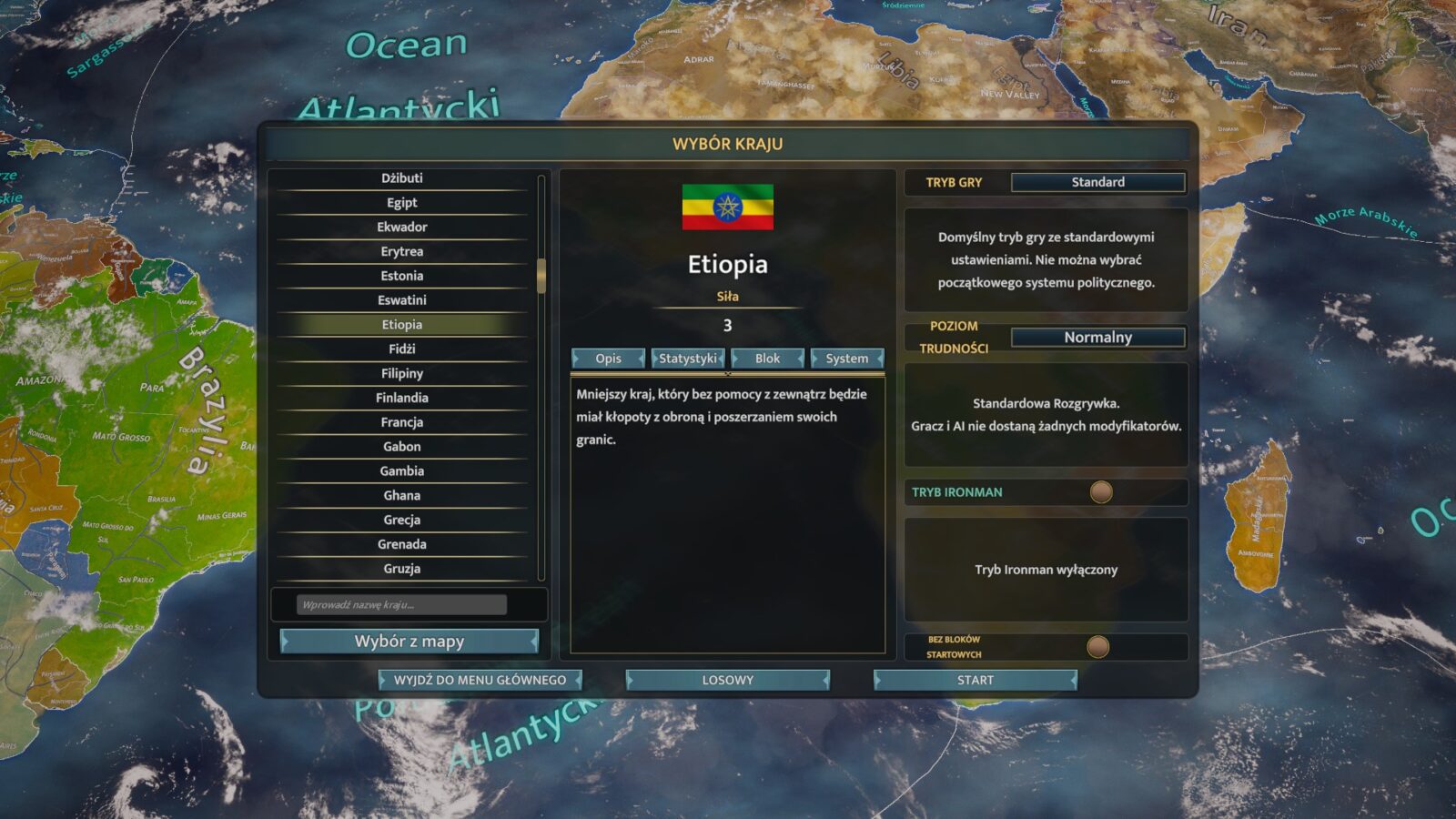This screenshot has width=1456, height=819.
Task: Start the game with the START button
Action: coord(975,680)
